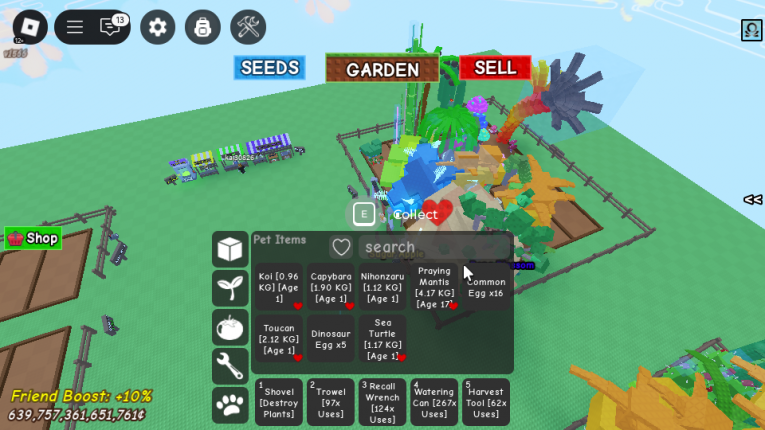The image size is (765, 430).
Task: Choose the Common Egg x16 slot
Action: pyautogui.click(x=486, y=287)
